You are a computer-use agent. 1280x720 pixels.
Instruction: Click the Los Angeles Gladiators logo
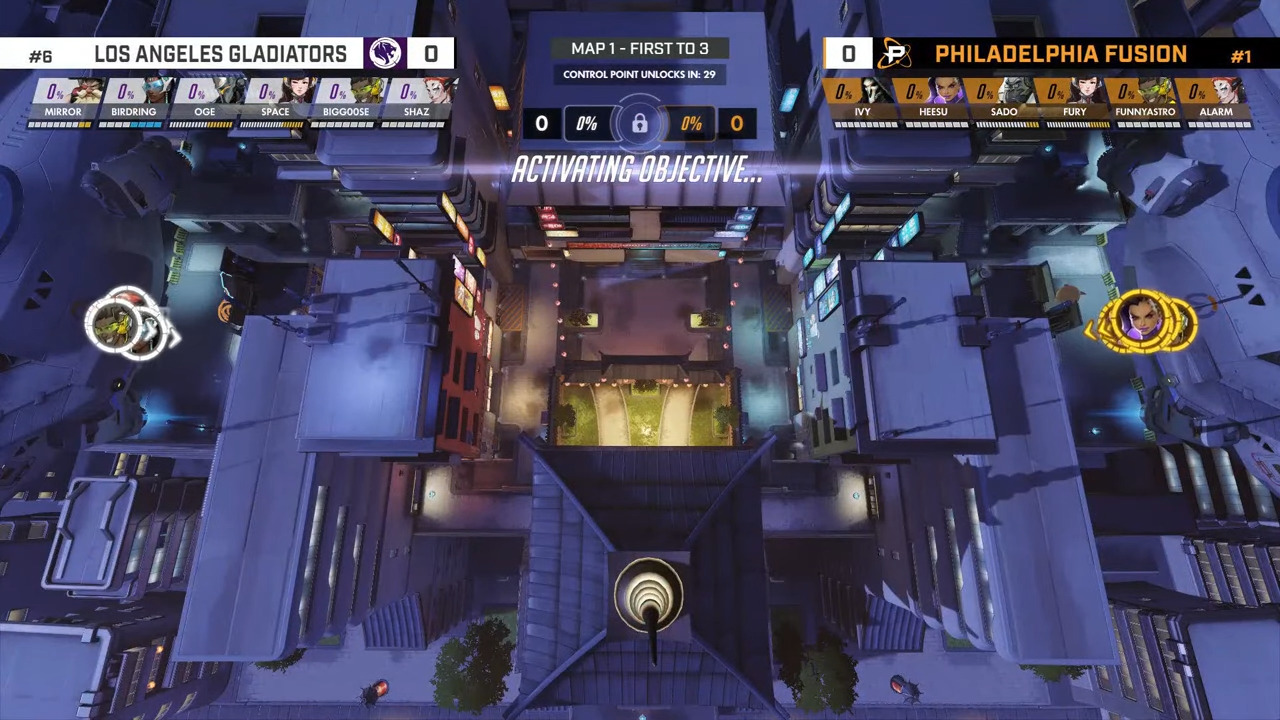click(x=384, y=54)
